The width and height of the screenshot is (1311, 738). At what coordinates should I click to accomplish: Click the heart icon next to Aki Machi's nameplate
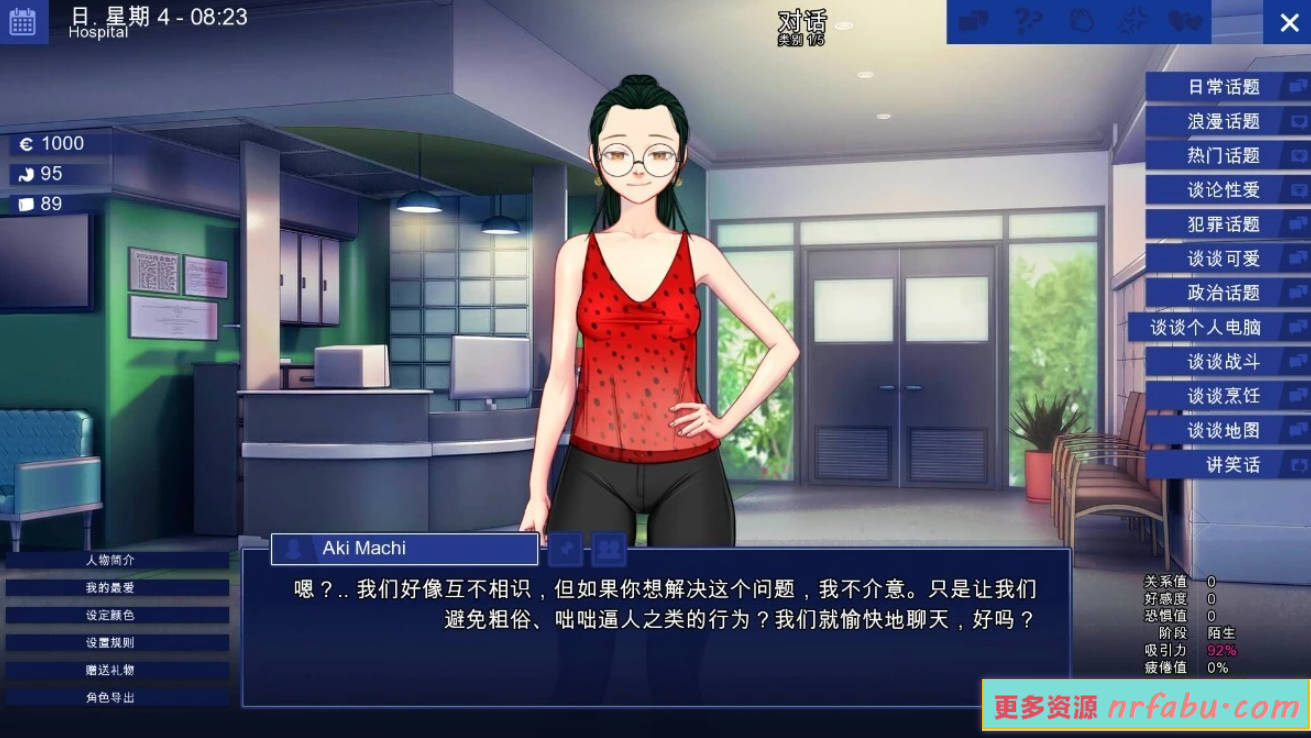point(565,548)
